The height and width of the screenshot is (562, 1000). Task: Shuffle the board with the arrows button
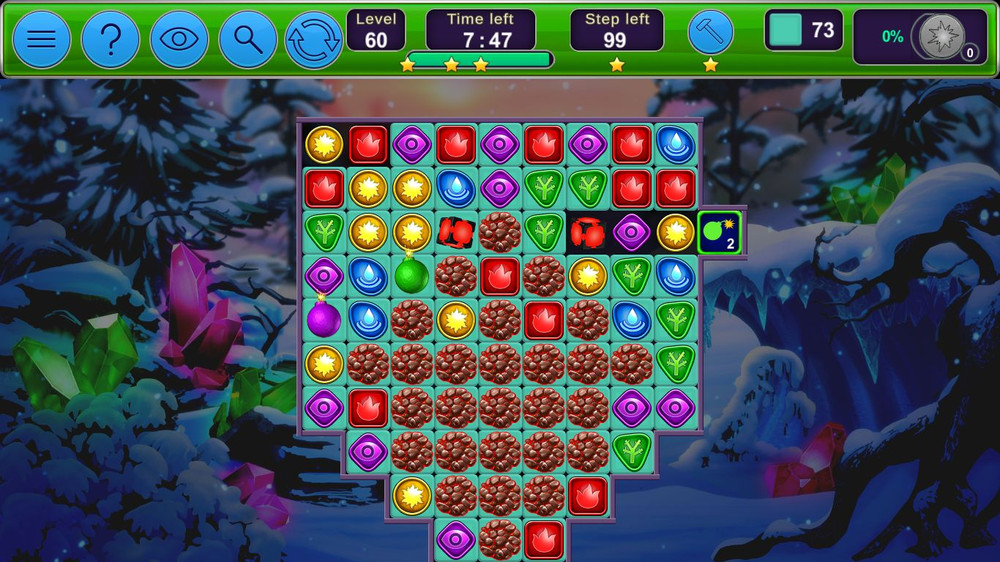click(314, 40)
